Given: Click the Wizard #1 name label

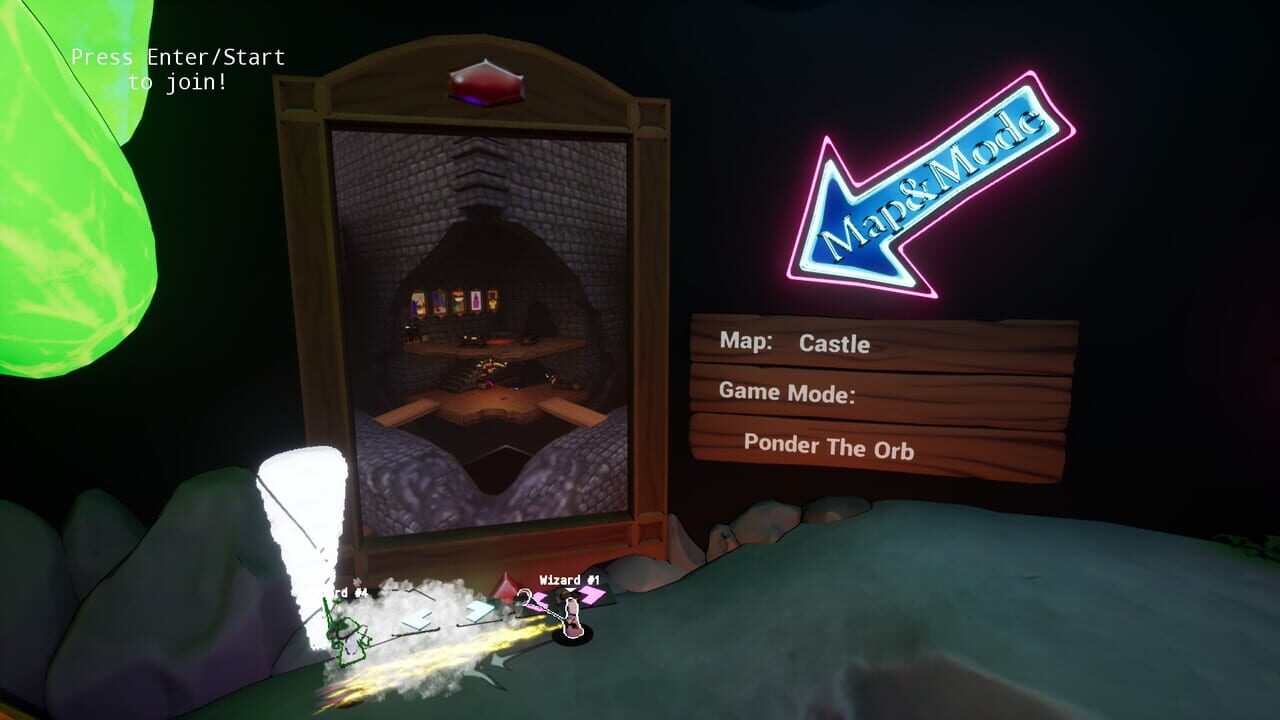Looking at the screenshot, I should click(568, 580).
